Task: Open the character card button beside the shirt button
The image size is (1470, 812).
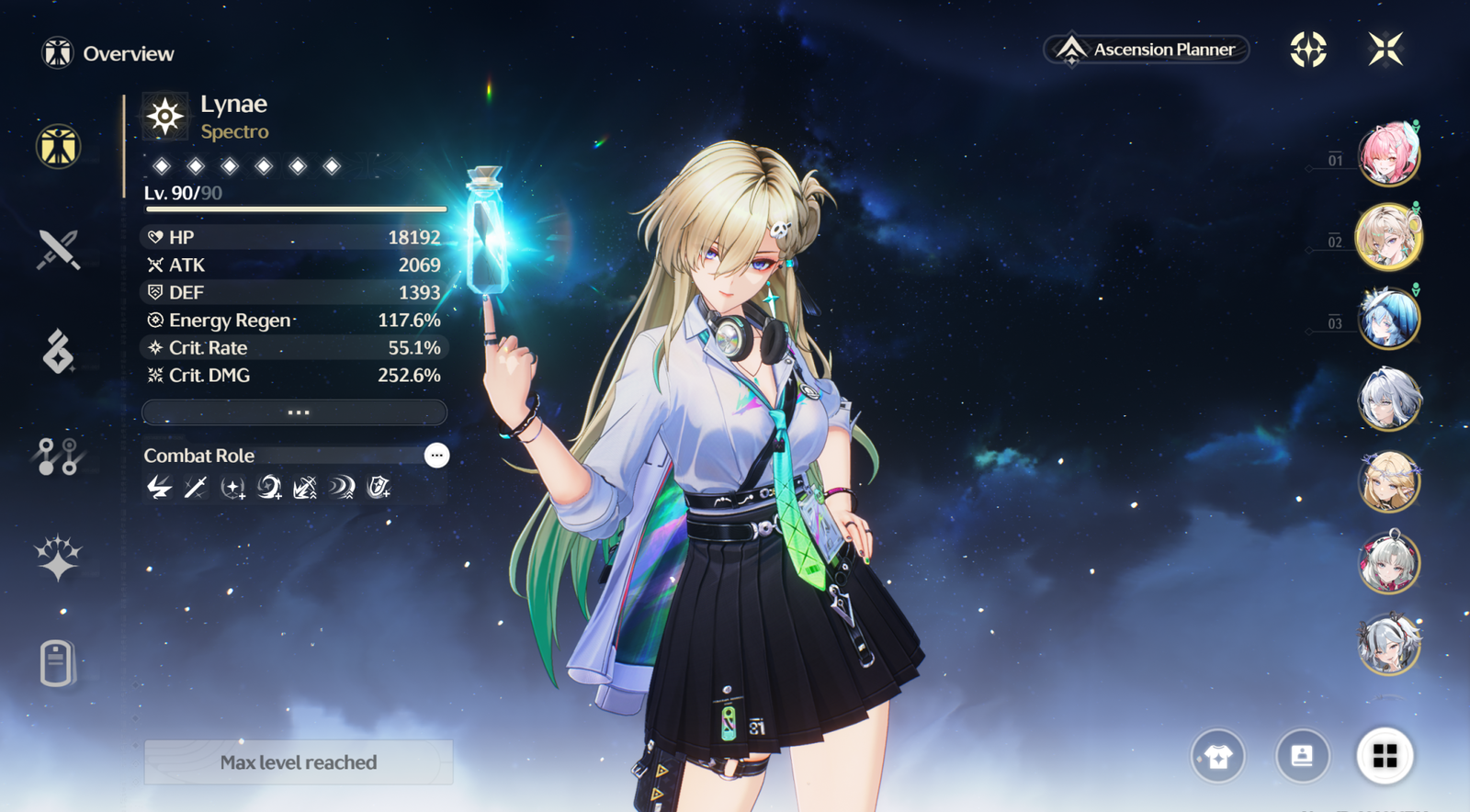Action: coord(1302,756)
